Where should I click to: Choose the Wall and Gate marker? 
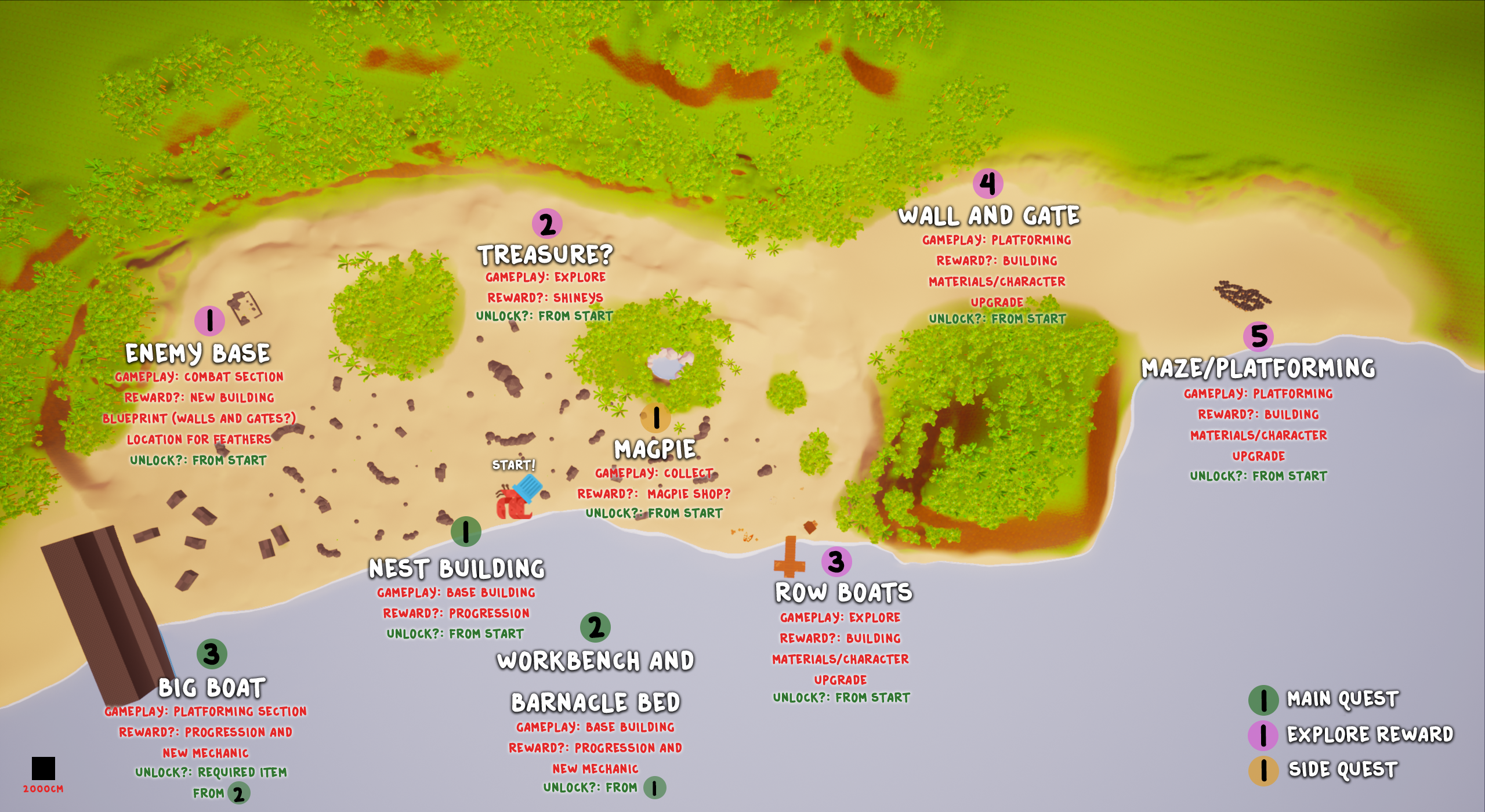[987, 184]
